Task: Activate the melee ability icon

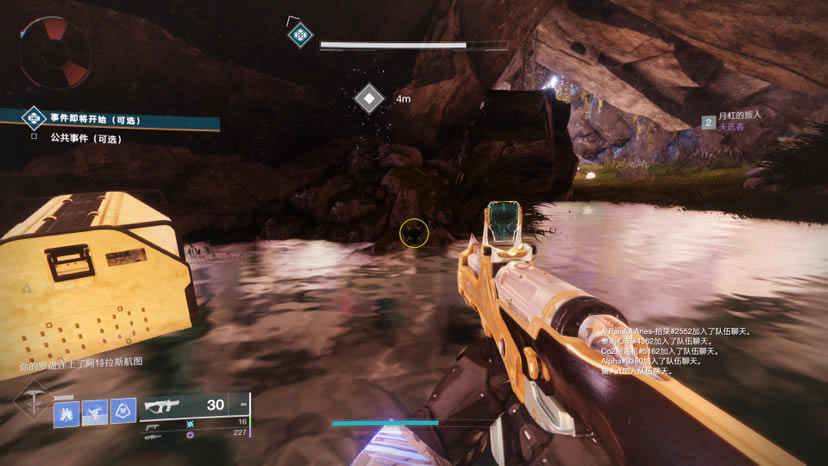Action: coord(95,411)
